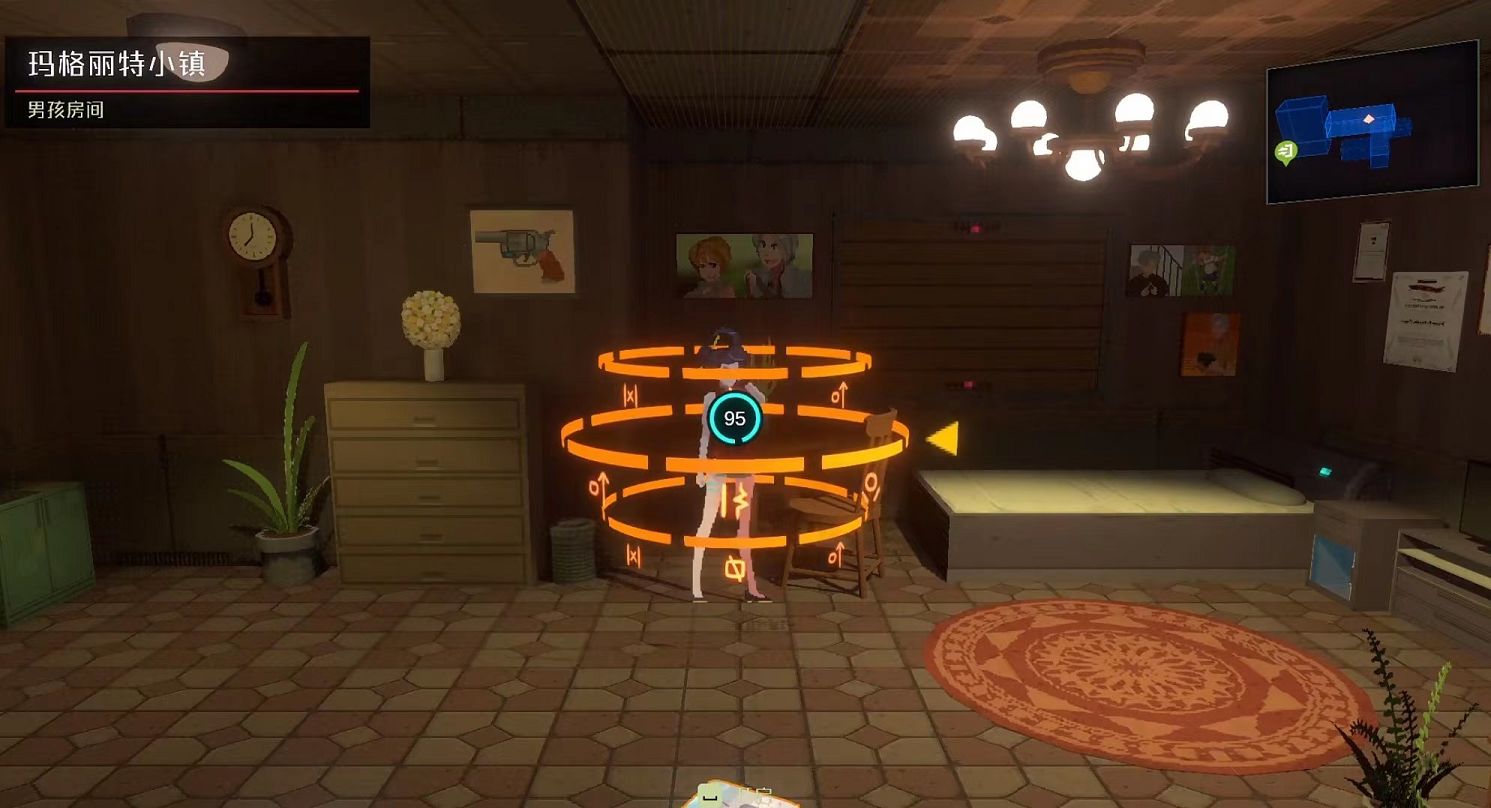Viewport: 1491px width, 808px height.
Task: Open the partially hidden card at screen bottom
Action: (x=740, y=797)
